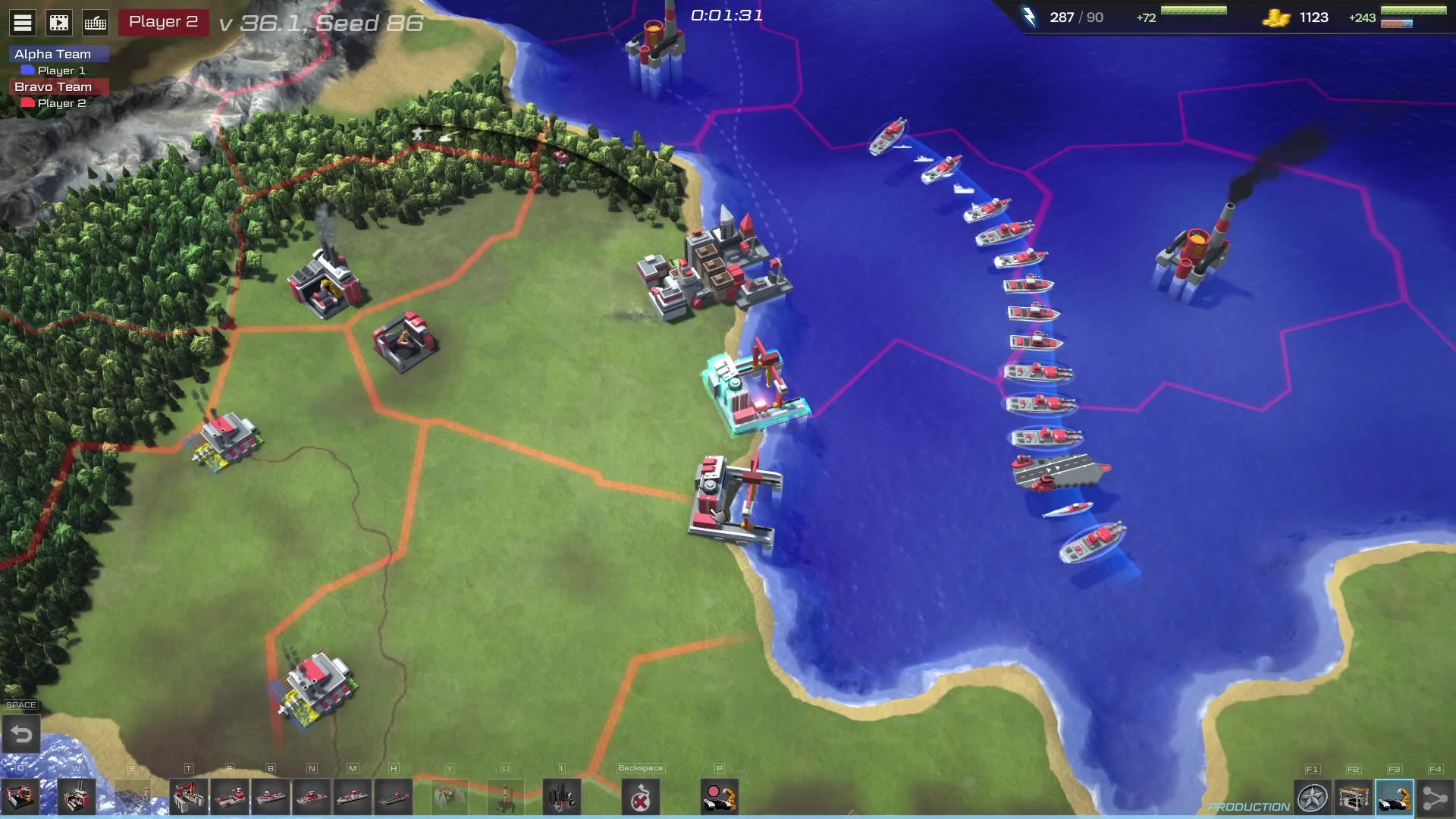Choose the naval yard build icon (T)
Screen dimensions: 1456x819
point(189,797)
